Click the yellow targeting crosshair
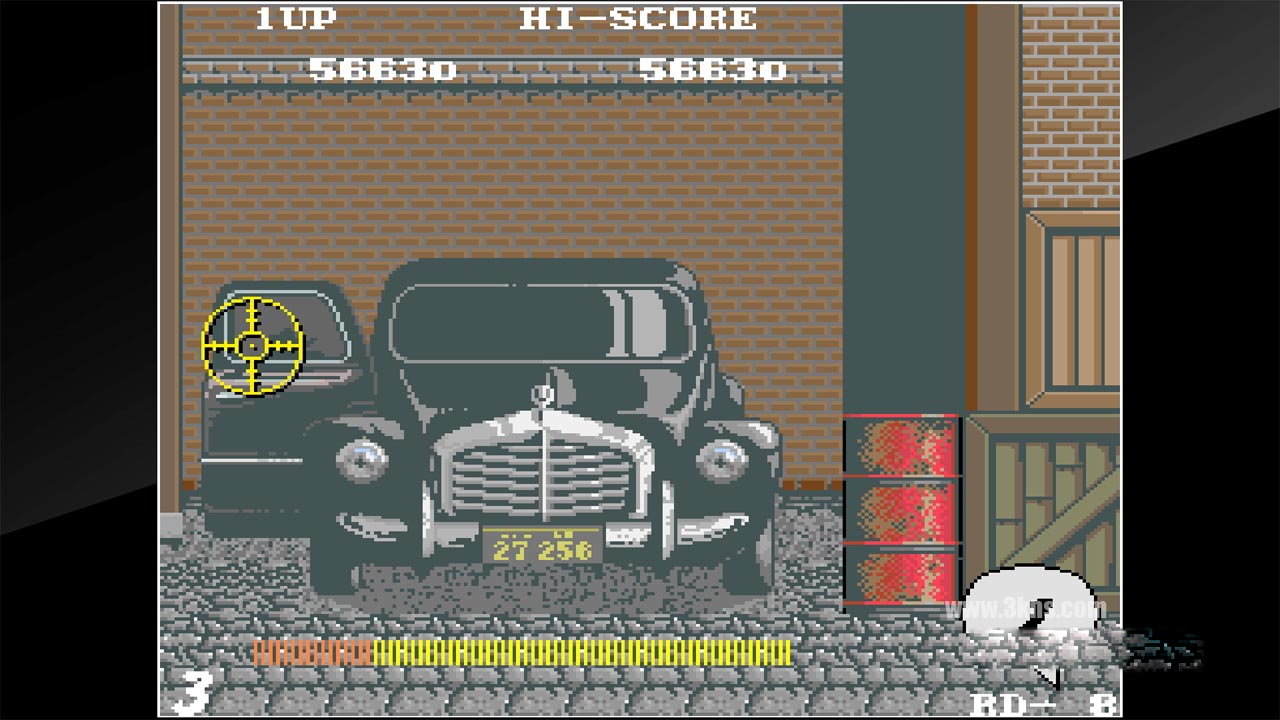 click(x=254, y=343)
